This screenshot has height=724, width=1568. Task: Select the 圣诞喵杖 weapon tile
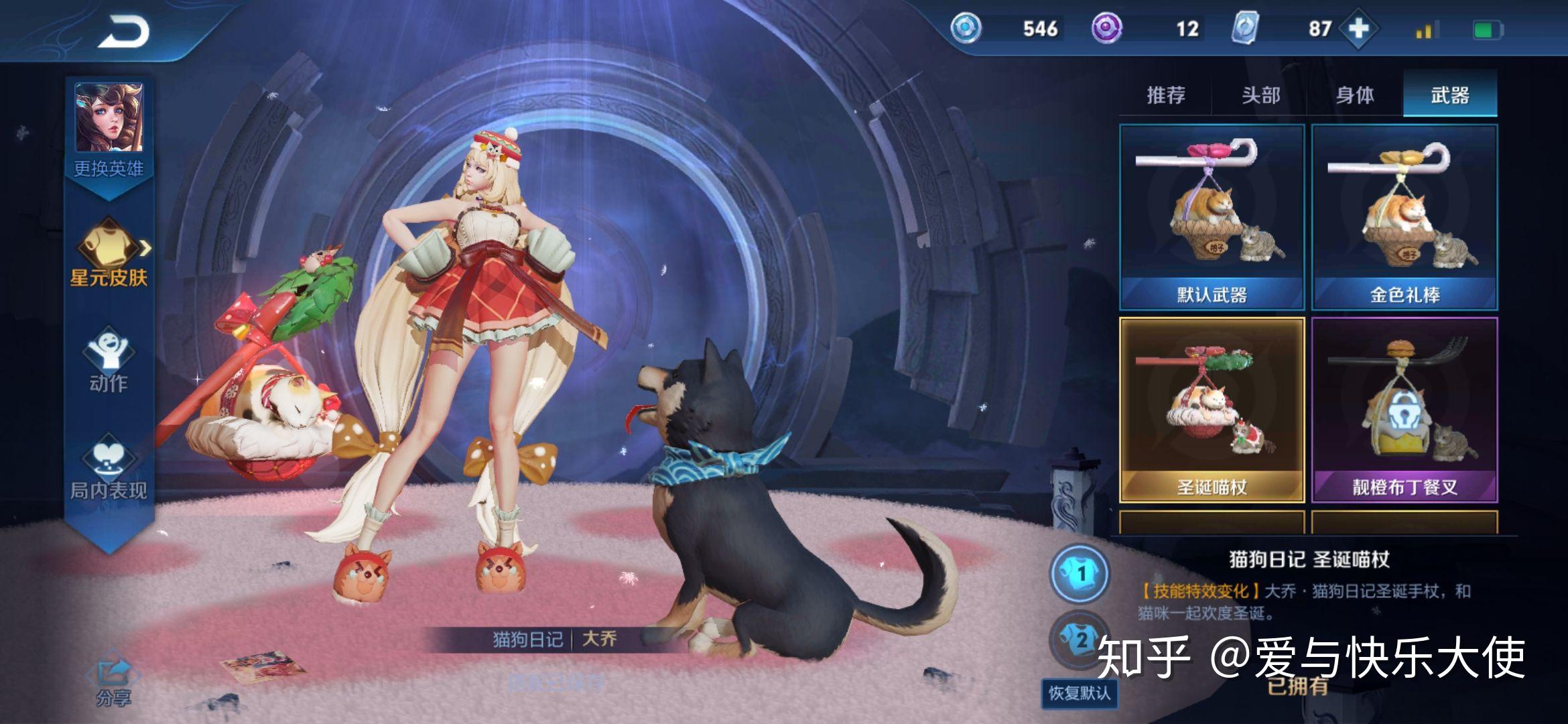1212,410
